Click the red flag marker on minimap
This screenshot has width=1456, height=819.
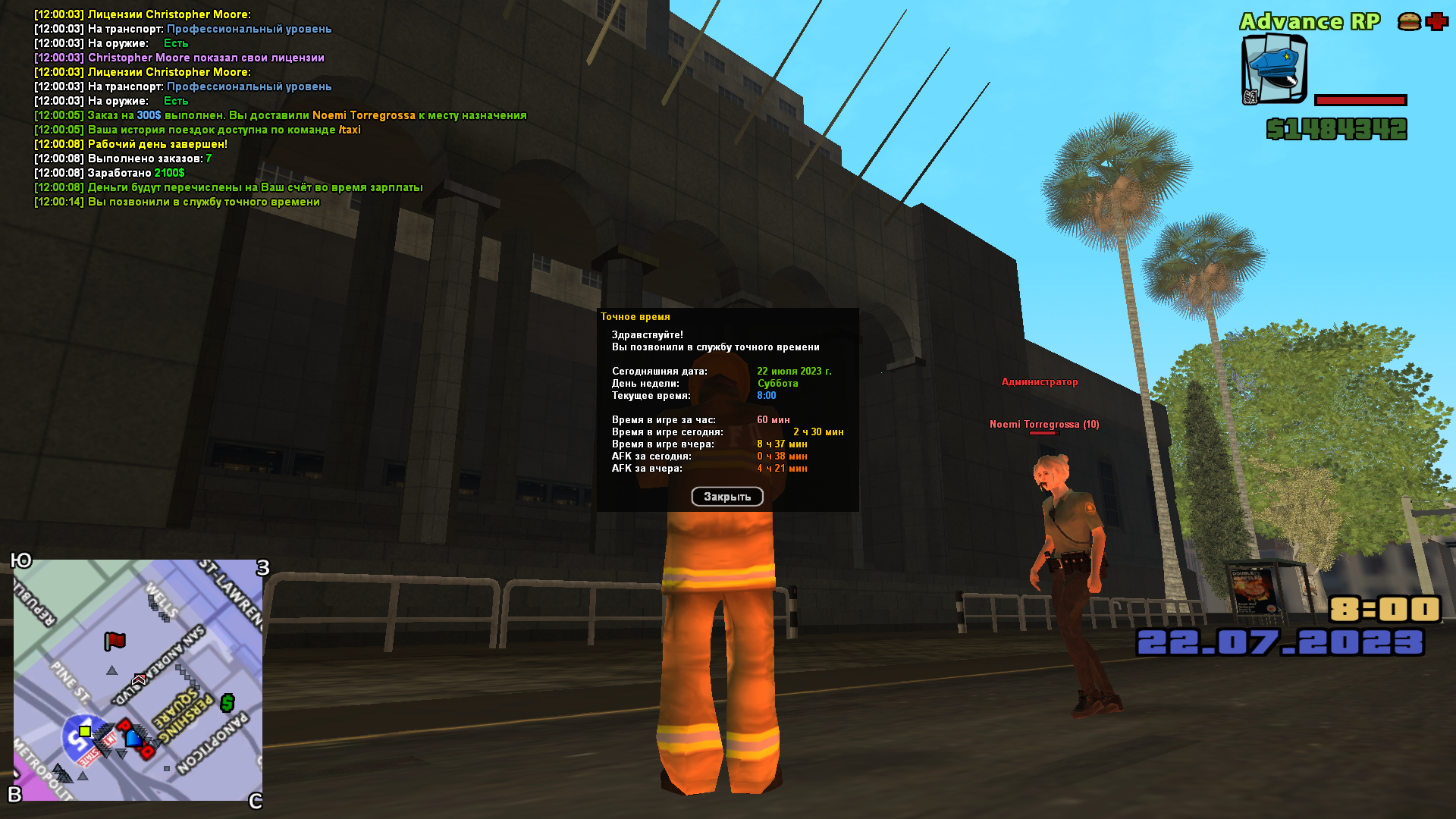[115, 642]
